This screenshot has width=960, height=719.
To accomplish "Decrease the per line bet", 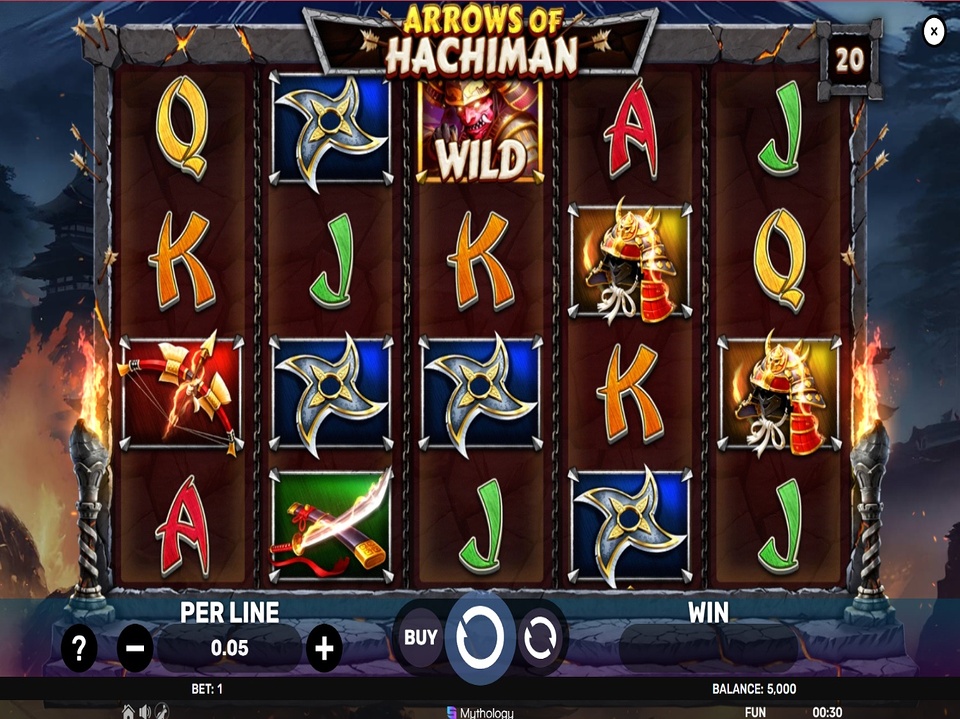I will (135, 650).
